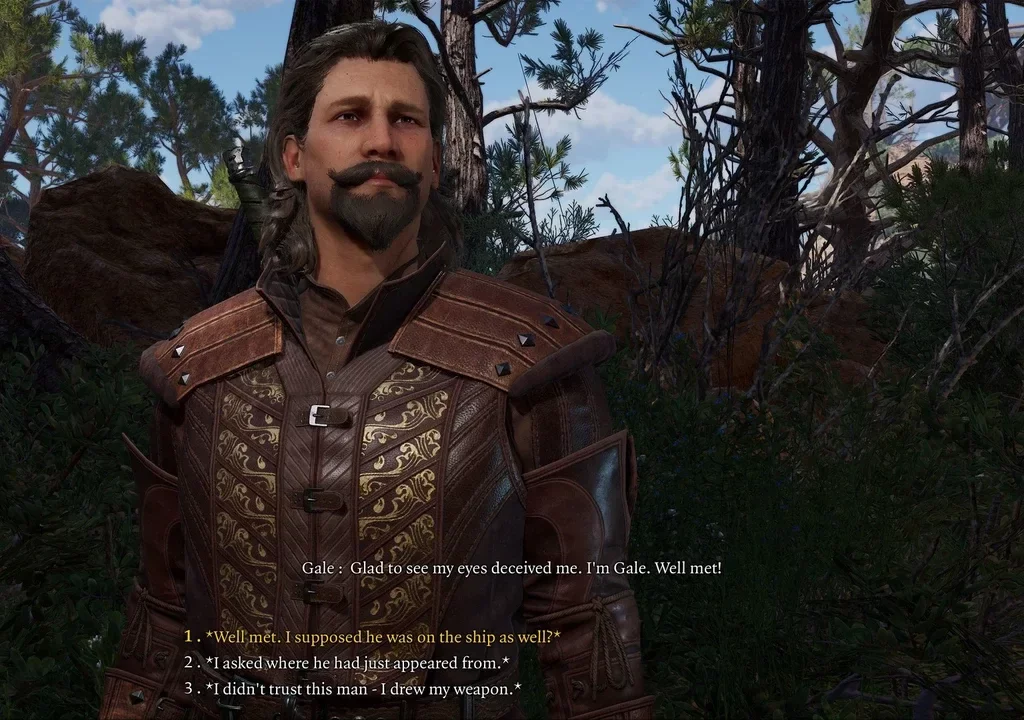Image resolution: width=1024 pixels, height=720 pixels.
Task: Choose the reply "Well met. I supposed he was on the ship as well?"
Action: point(382,636)
